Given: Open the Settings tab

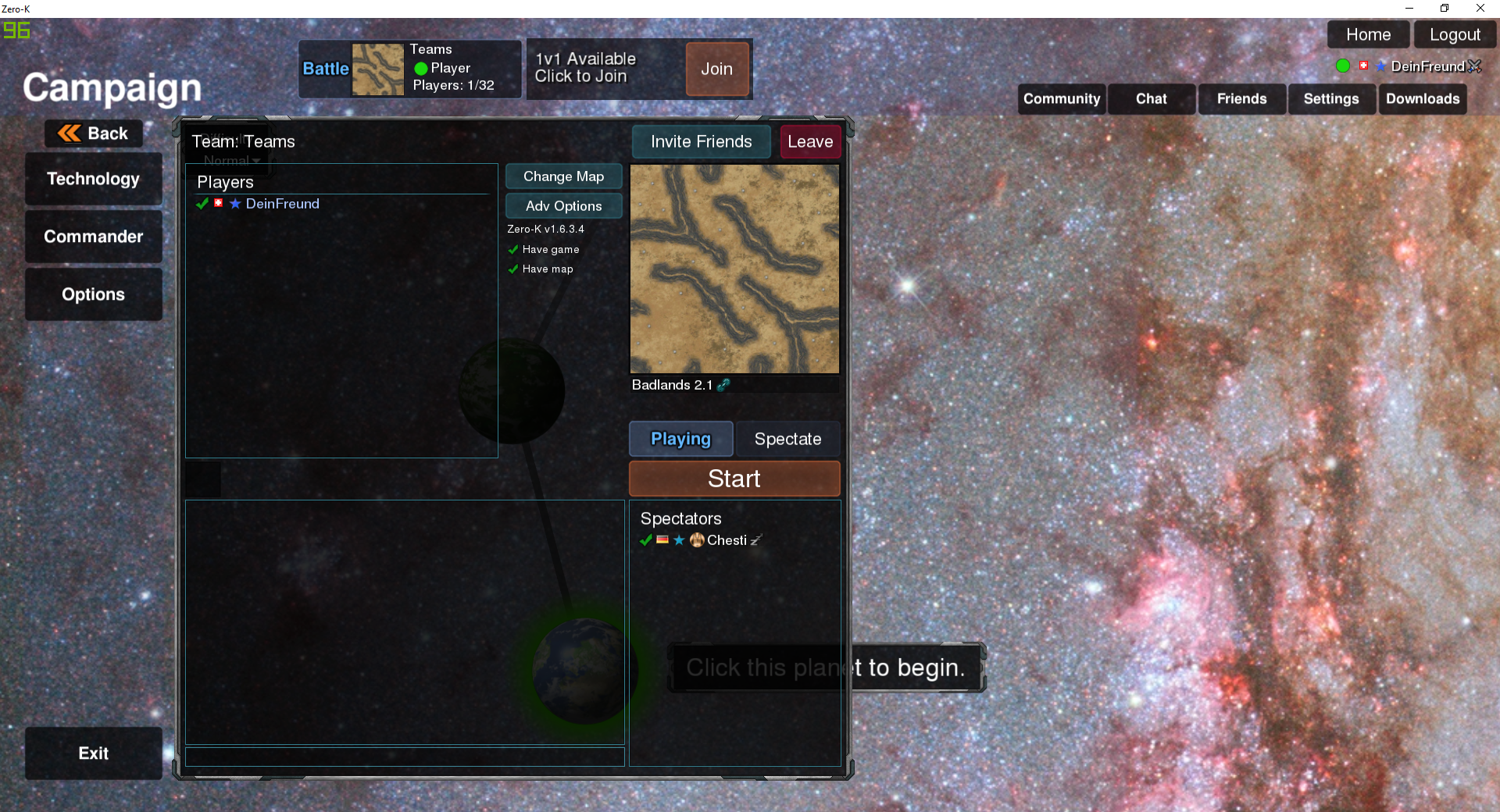Looking at the screenshot, I should pyautogui.click(x=1330, y=99).
